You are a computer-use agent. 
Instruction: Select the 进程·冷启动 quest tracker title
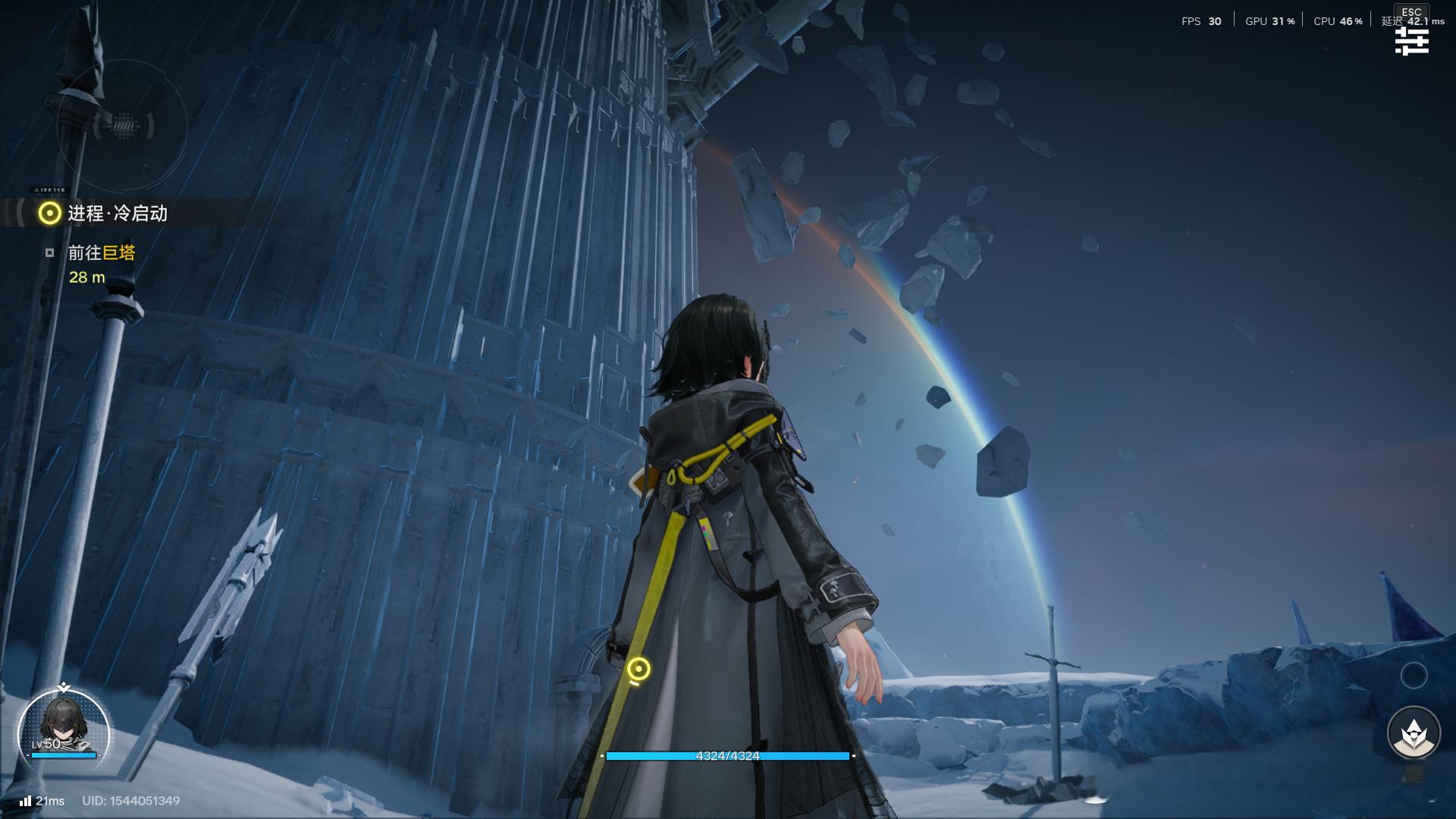[x=117, y=214]
